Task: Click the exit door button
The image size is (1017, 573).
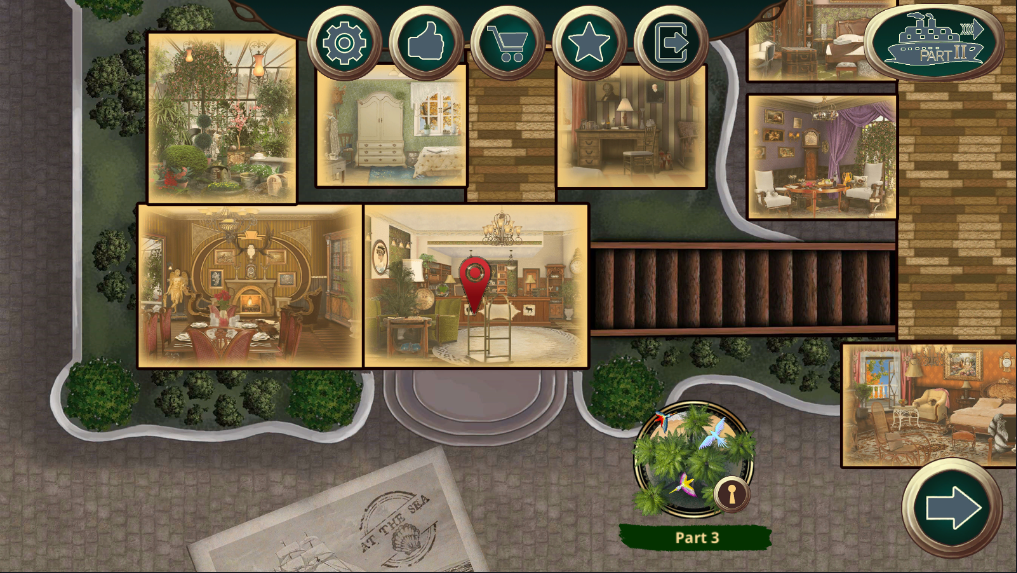Action: point(671,43)
